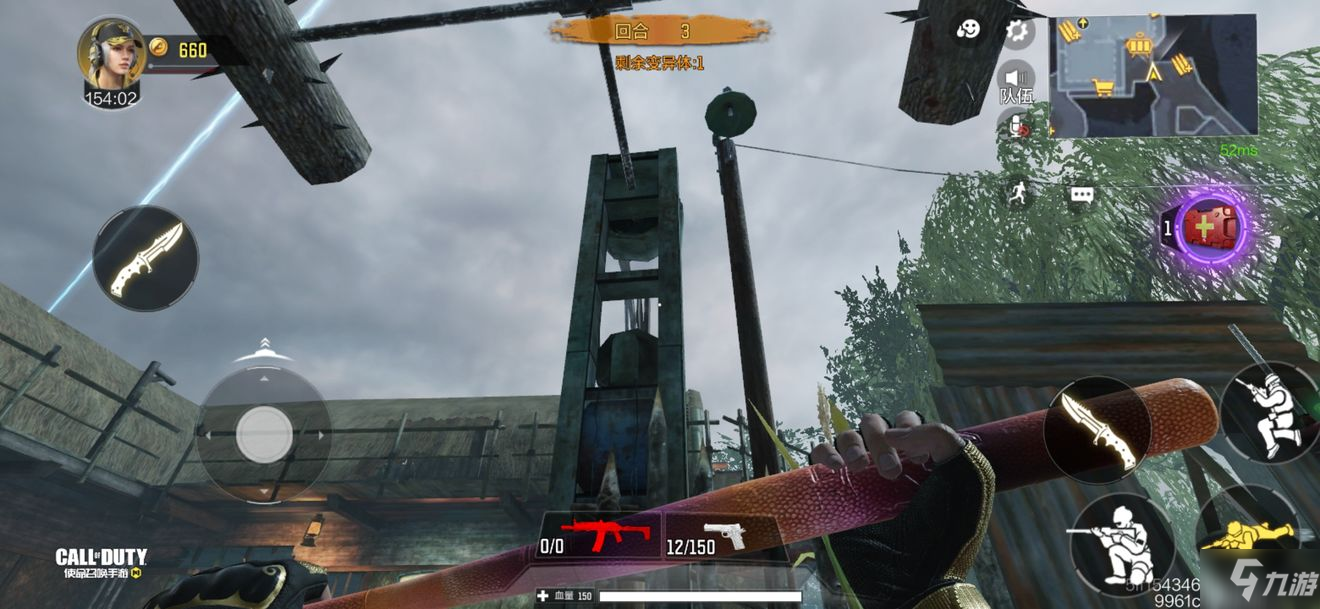Open the quick chat speech bubble

[x=1082, y=195]
